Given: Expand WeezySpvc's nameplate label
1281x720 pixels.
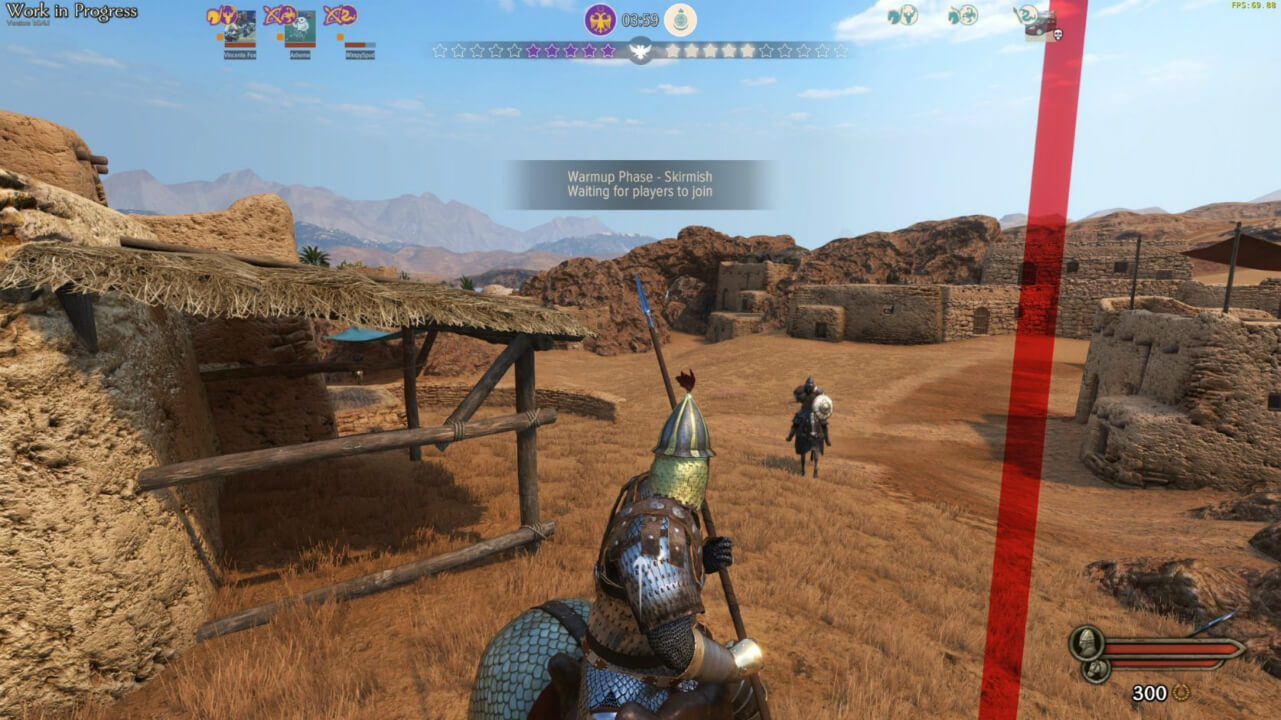Looking at the screenshot, I should click(x=362, y=55).
